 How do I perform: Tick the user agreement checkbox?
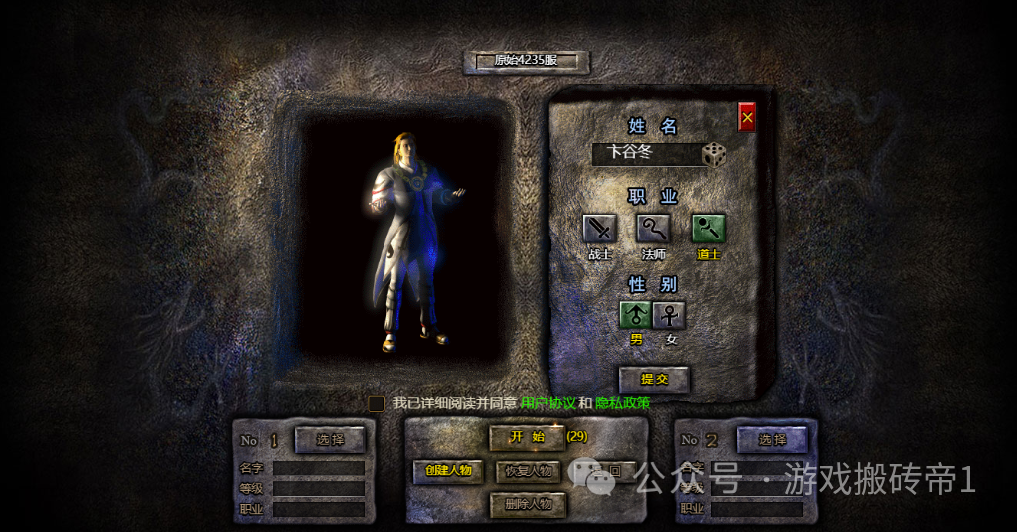[x=377, y=404]
